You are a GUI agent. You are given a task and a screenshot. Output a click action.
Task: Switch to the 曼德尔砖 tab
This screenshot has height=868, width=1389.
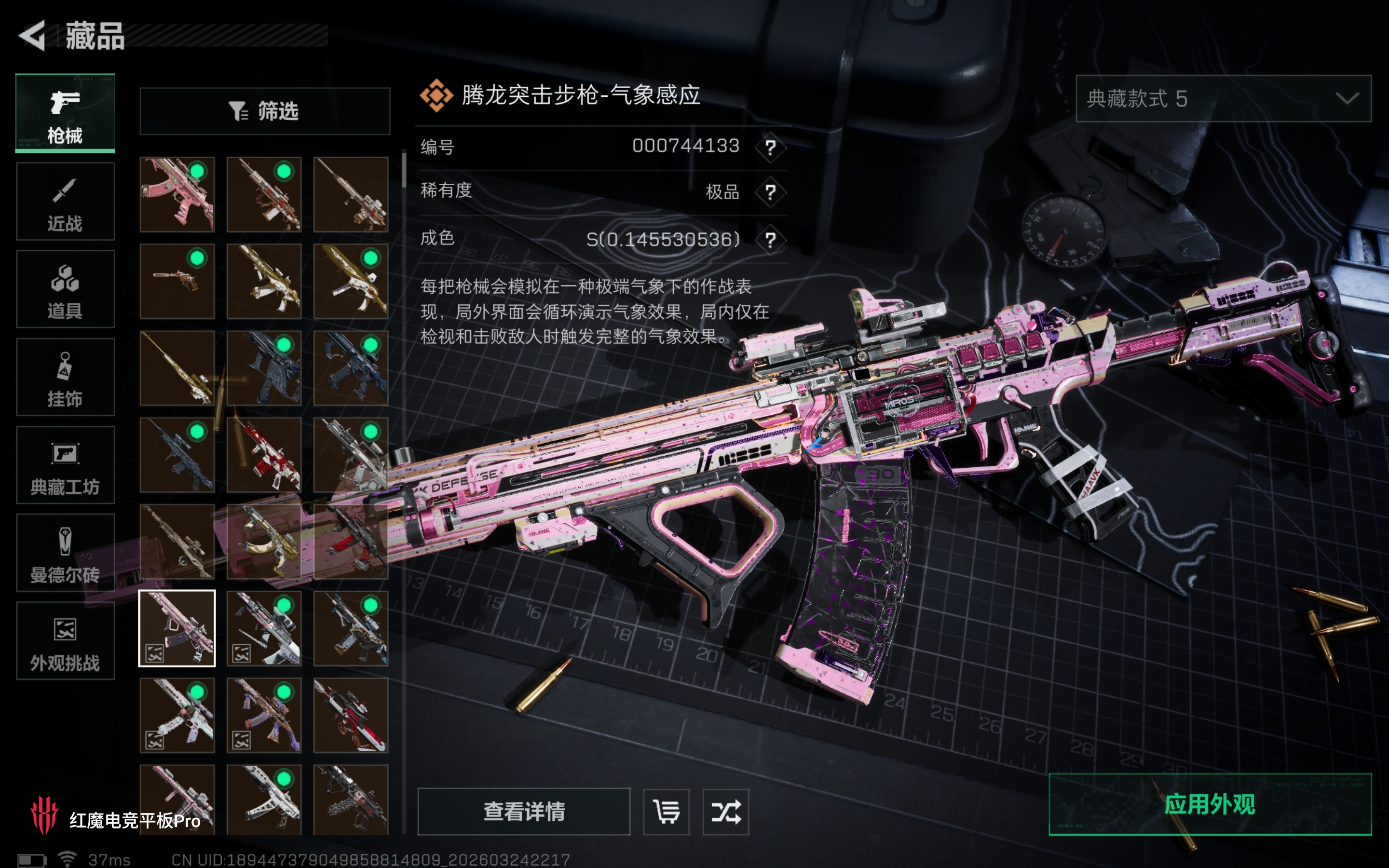(65, 553)
